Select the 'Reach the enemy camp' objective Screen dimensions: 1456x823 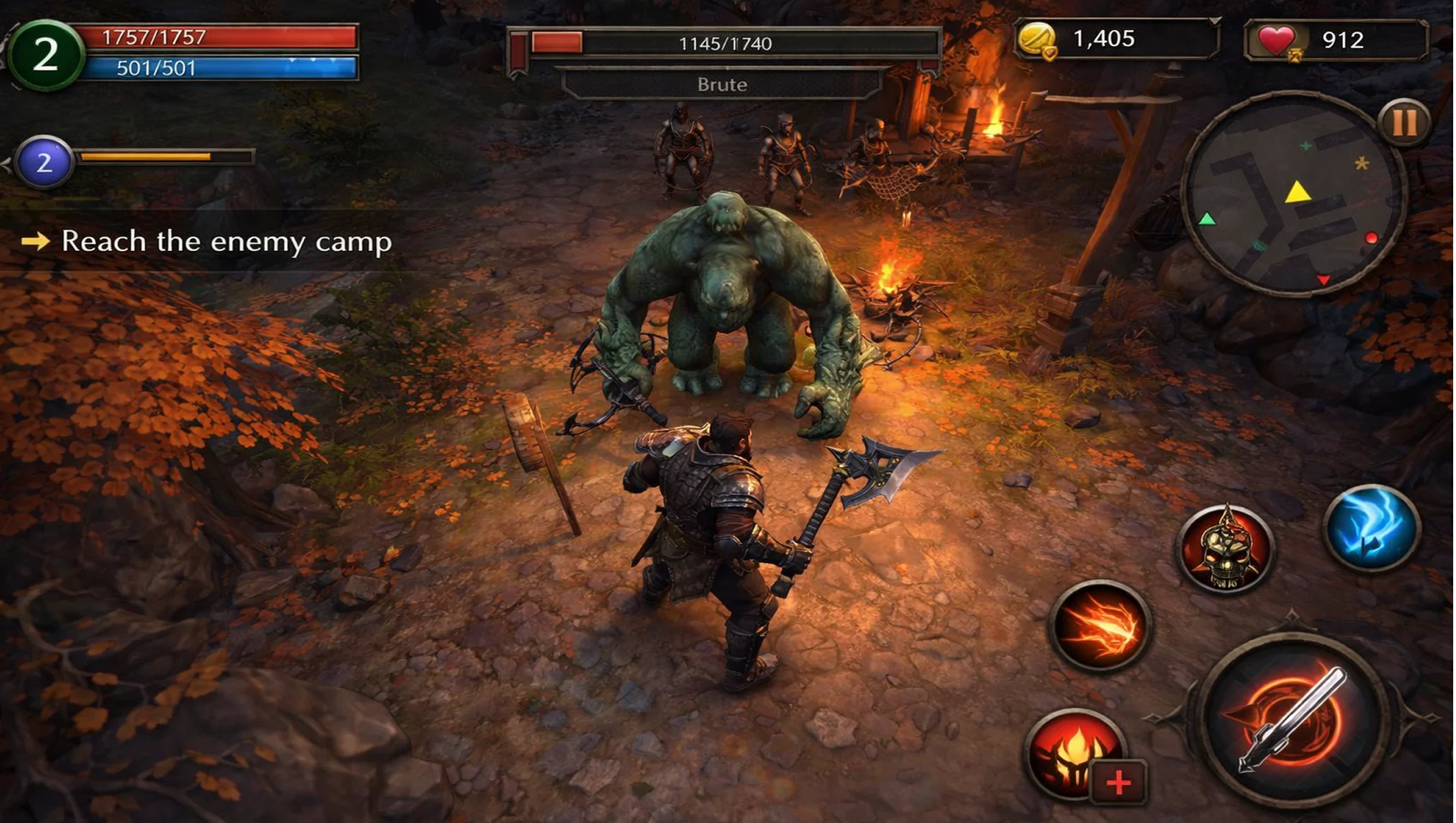click(x=226, y=242)
